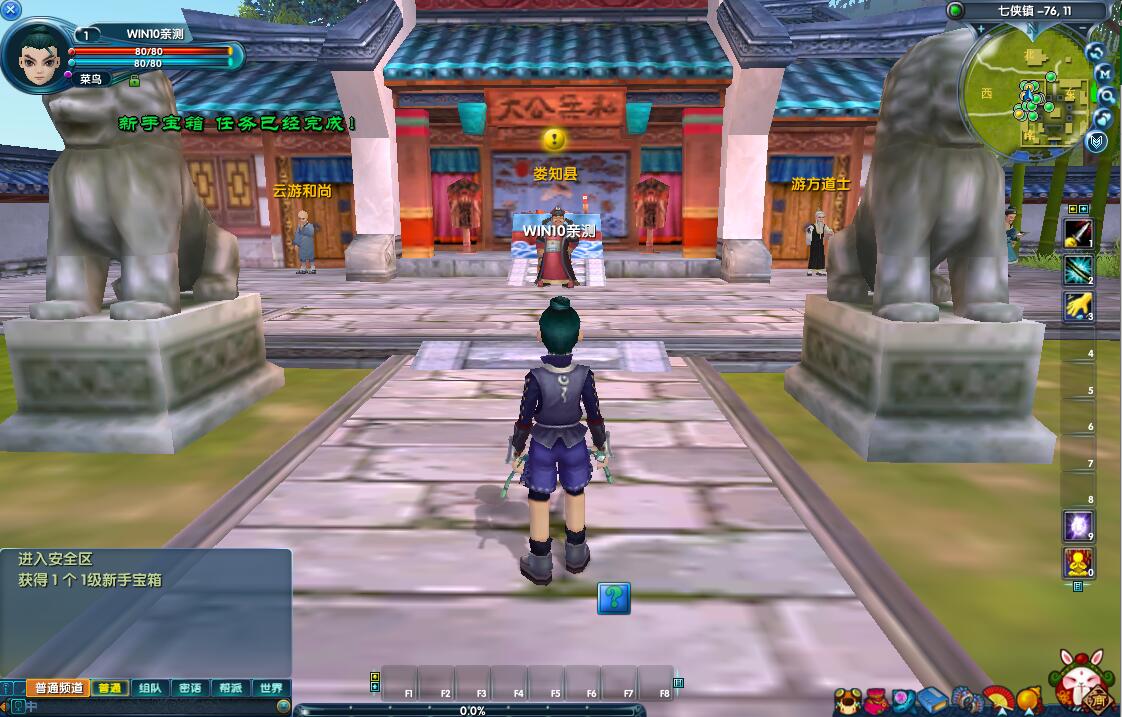Switch to the 组队 chat tab

[x=150, y=688]
